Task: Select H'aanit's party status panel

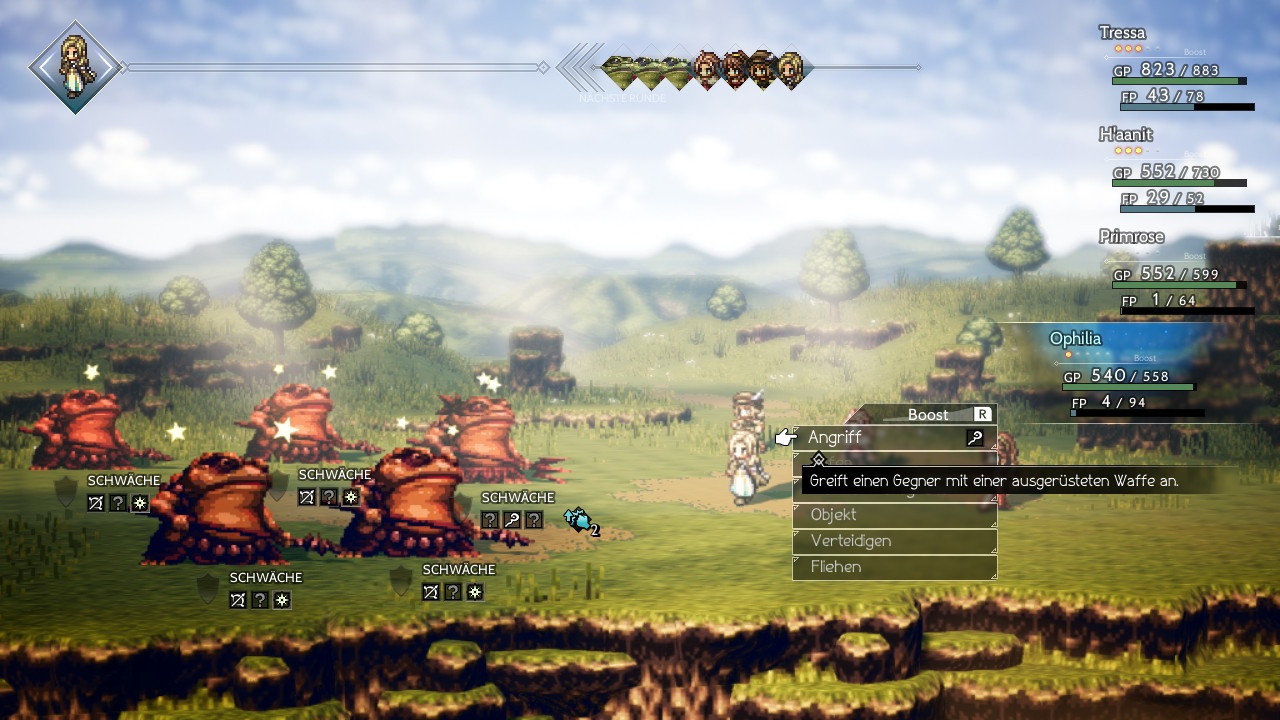Action: tap(1177, 168)
